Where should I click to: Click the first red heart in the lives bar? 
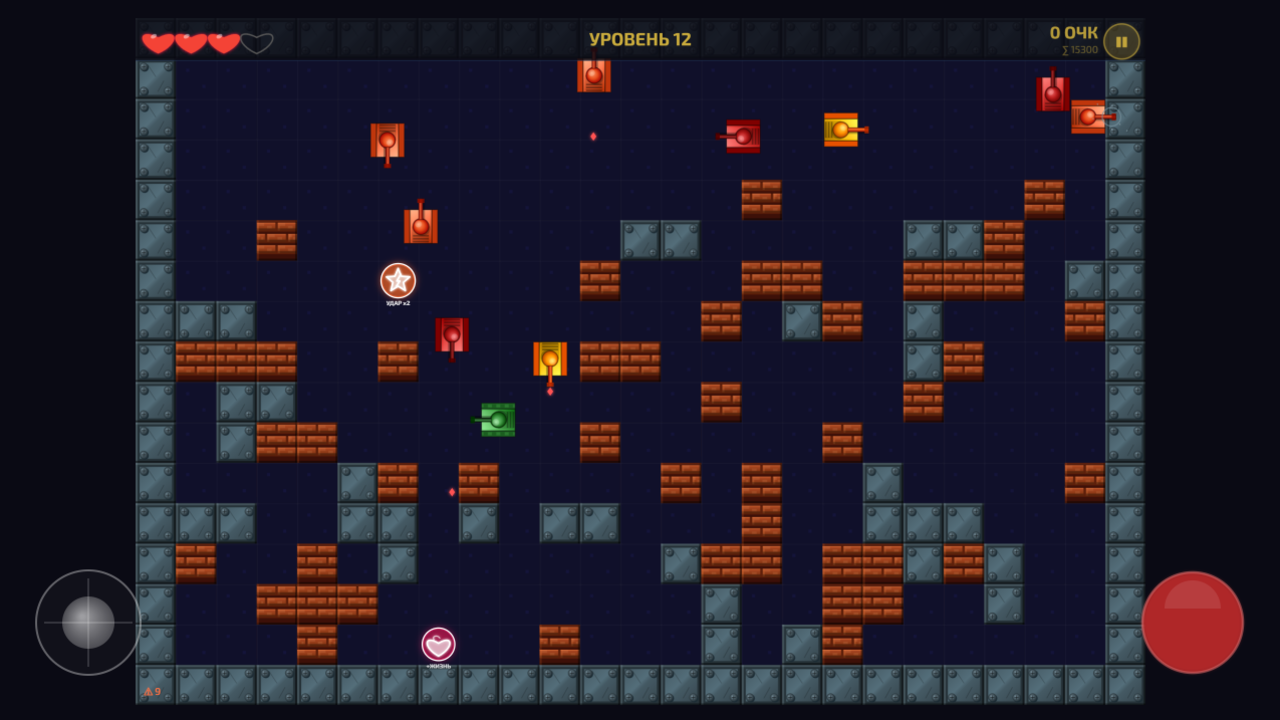coord(158,41)
